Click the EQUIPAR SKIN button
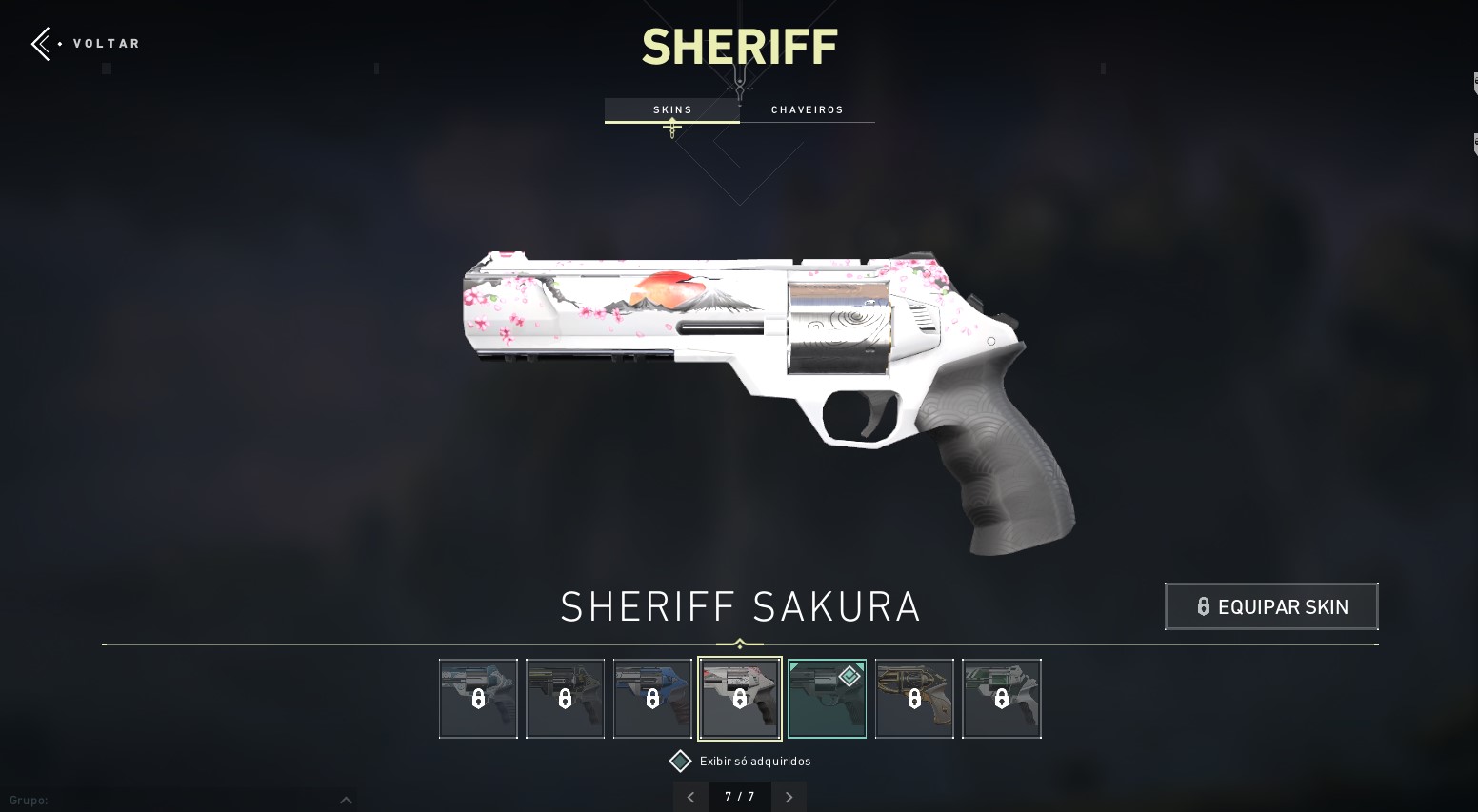Image resolution: width=1478 pixels, height=812 pixels. point(1271,606)
